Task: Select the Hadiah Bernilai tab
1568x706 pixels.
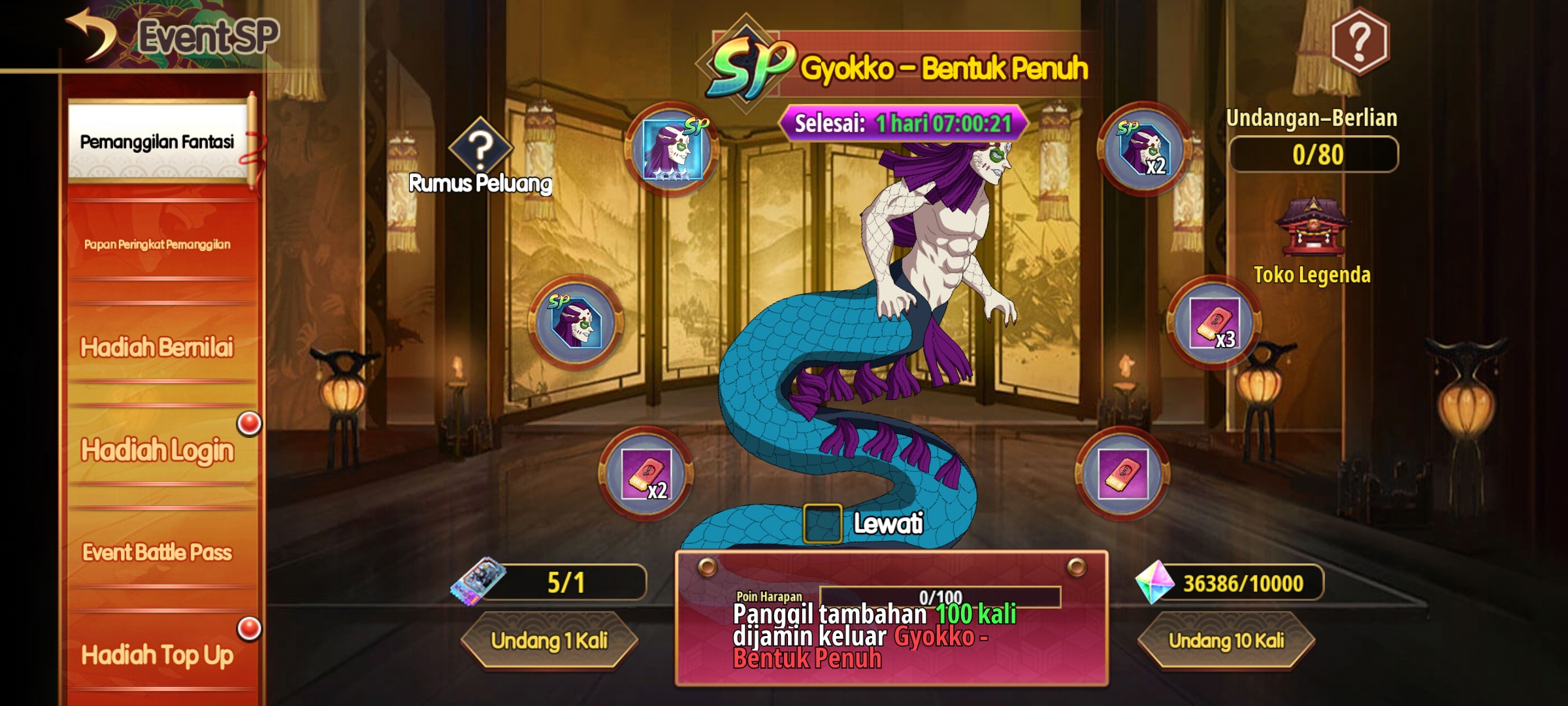Action: [157, 347]
